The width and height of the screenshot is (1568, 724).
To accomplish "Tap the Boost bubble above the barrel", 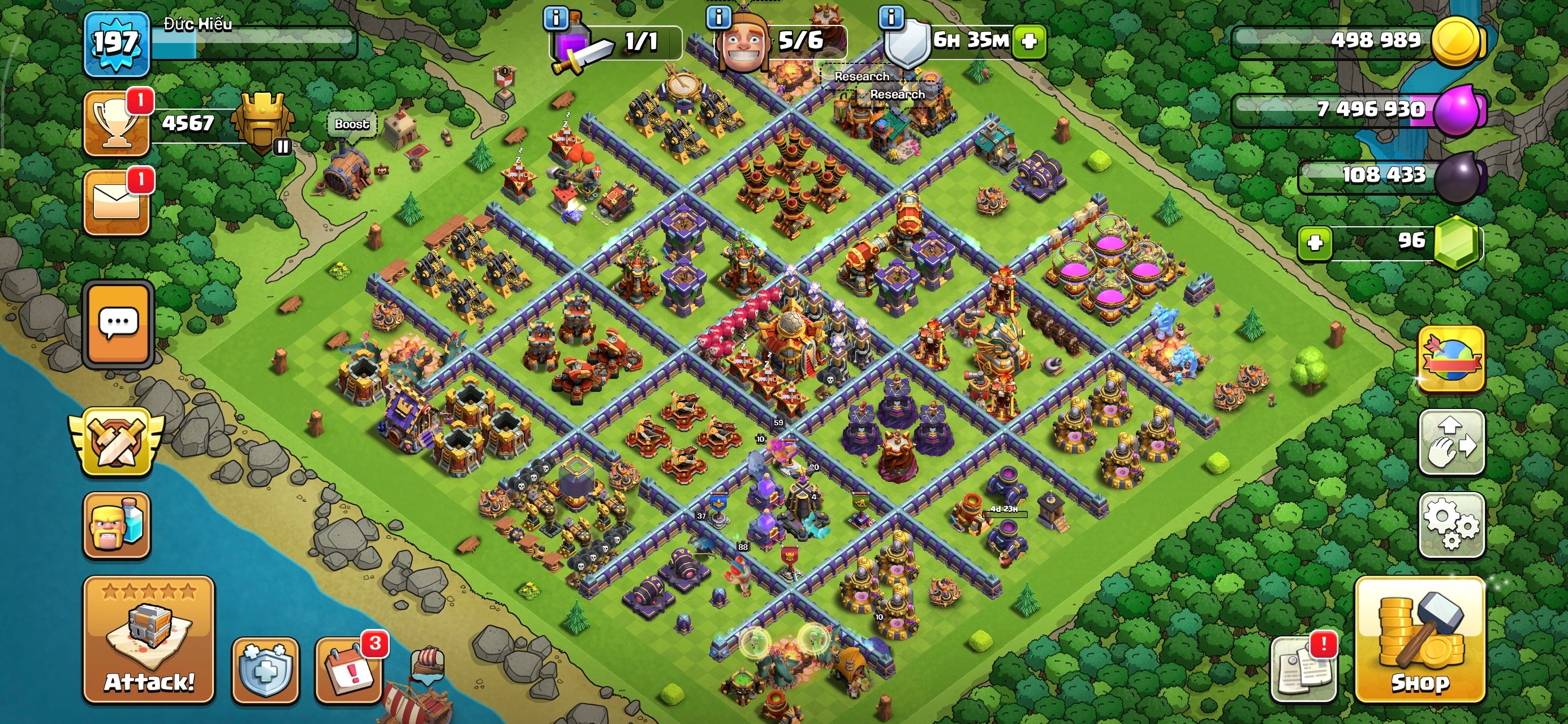I will pos(352,124).
